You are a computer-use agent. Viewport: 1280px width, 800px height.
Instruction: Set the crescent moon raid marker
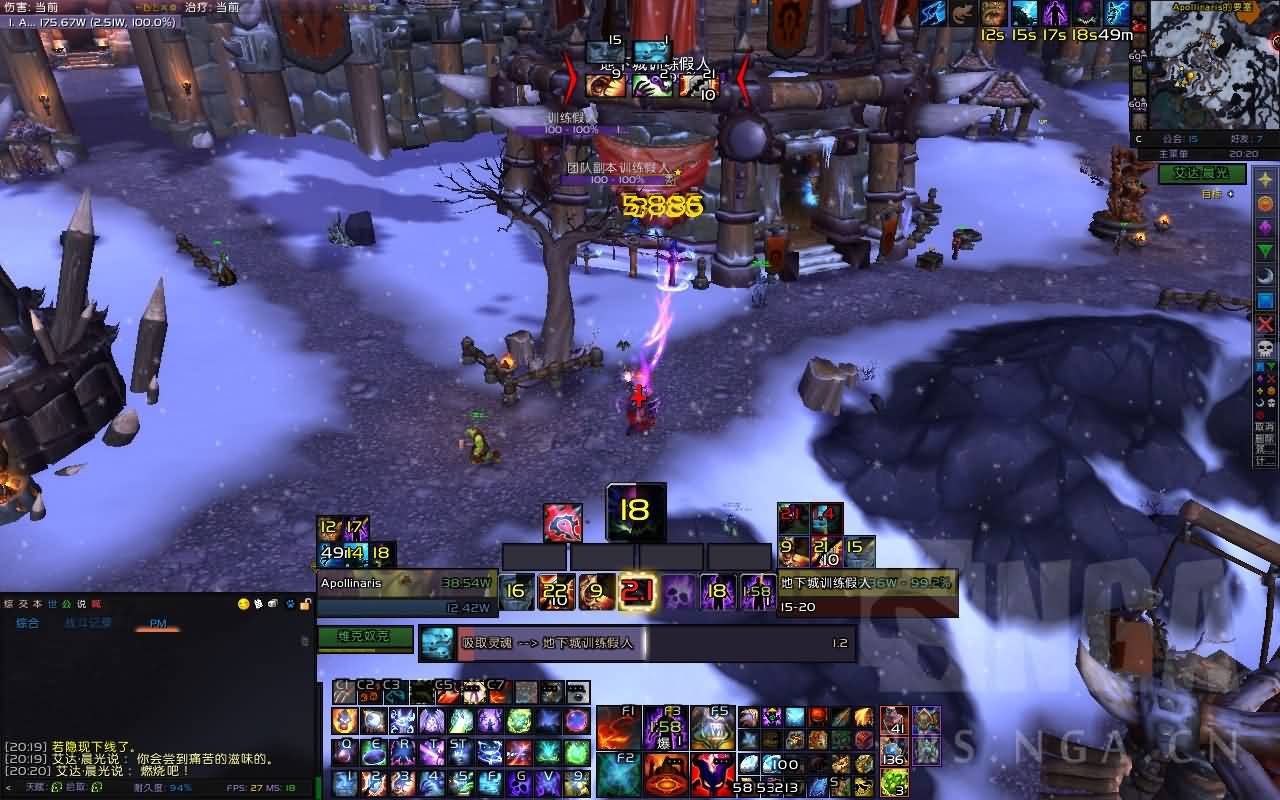(x=1265, y=275)
